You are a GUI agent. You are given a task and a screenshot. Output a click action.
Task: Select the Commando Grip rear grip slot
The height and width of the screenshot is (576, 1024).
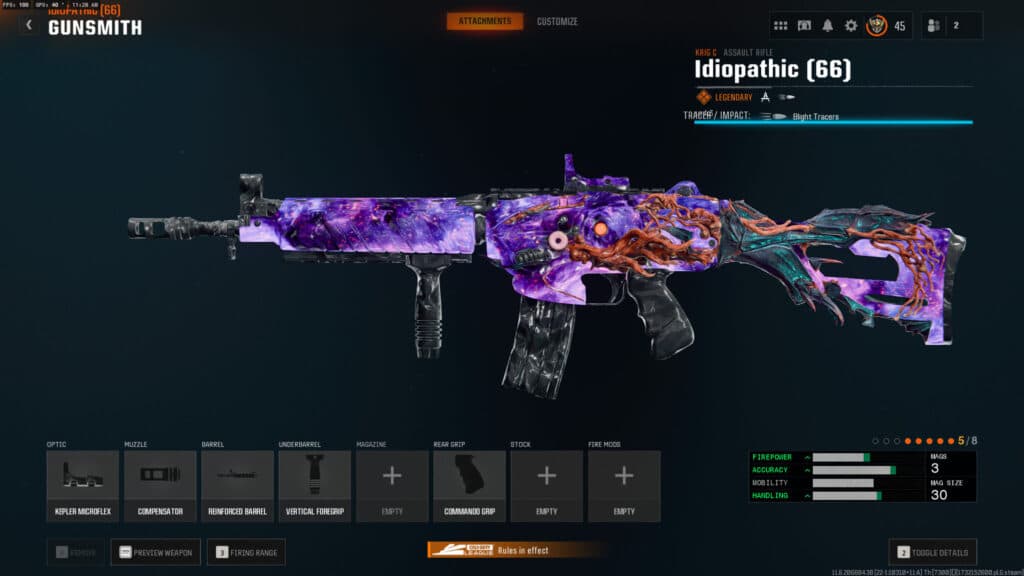coord(470,485)
